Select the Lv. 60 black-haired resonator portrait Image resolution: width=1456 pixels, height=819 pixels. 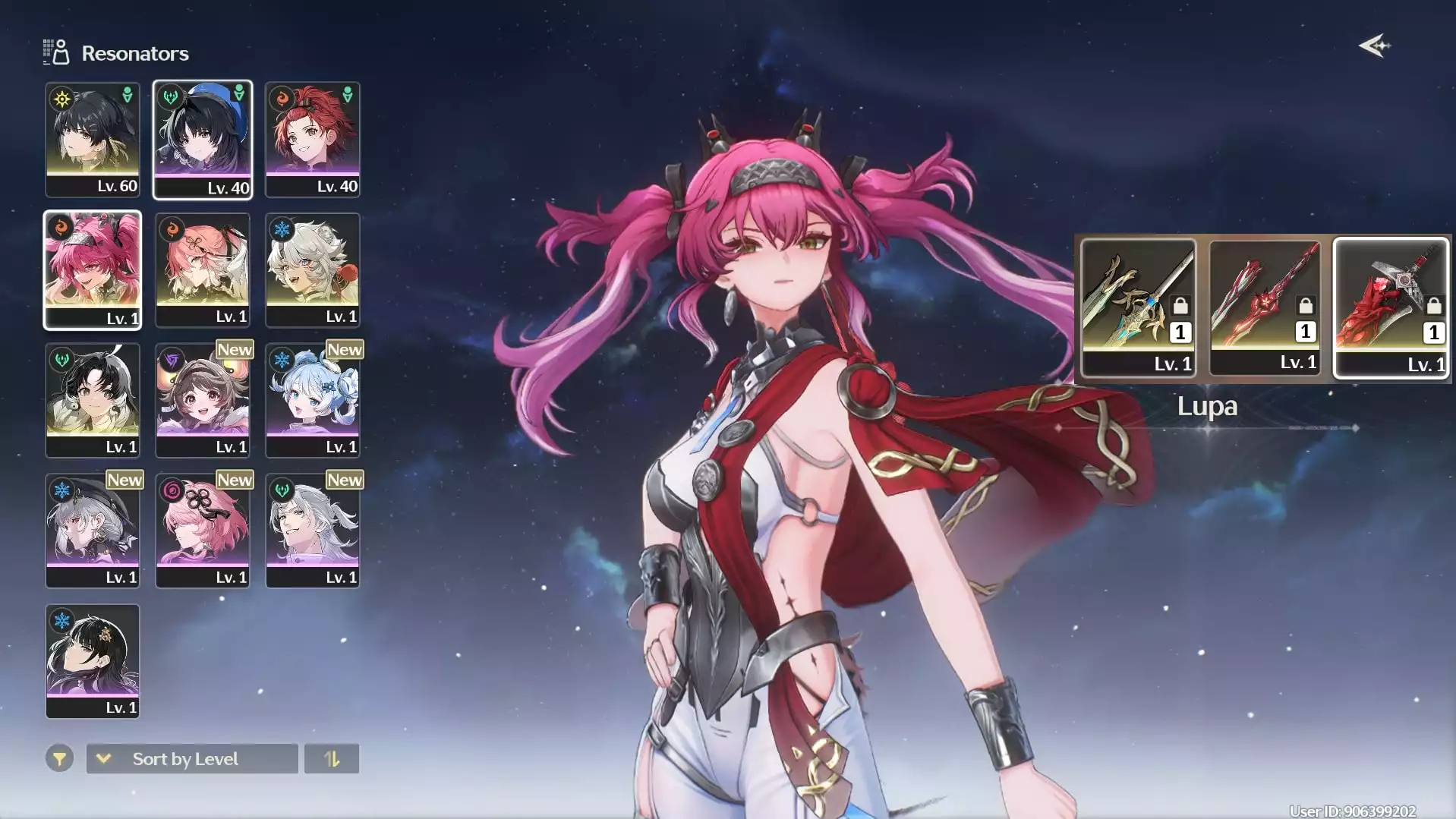point(93,140)
